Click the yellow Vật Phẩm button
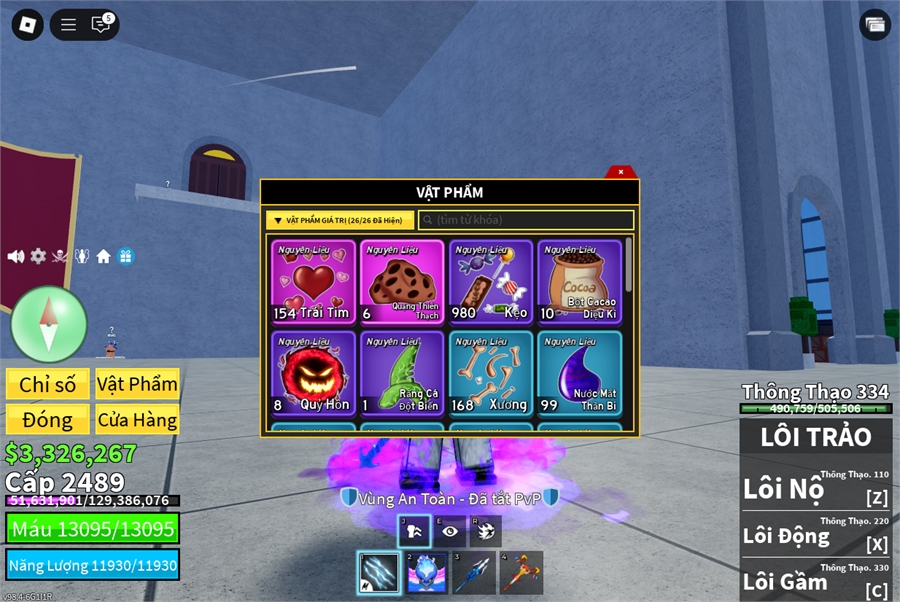The width and height of the screenshot is (900, 602). point(137,384)
